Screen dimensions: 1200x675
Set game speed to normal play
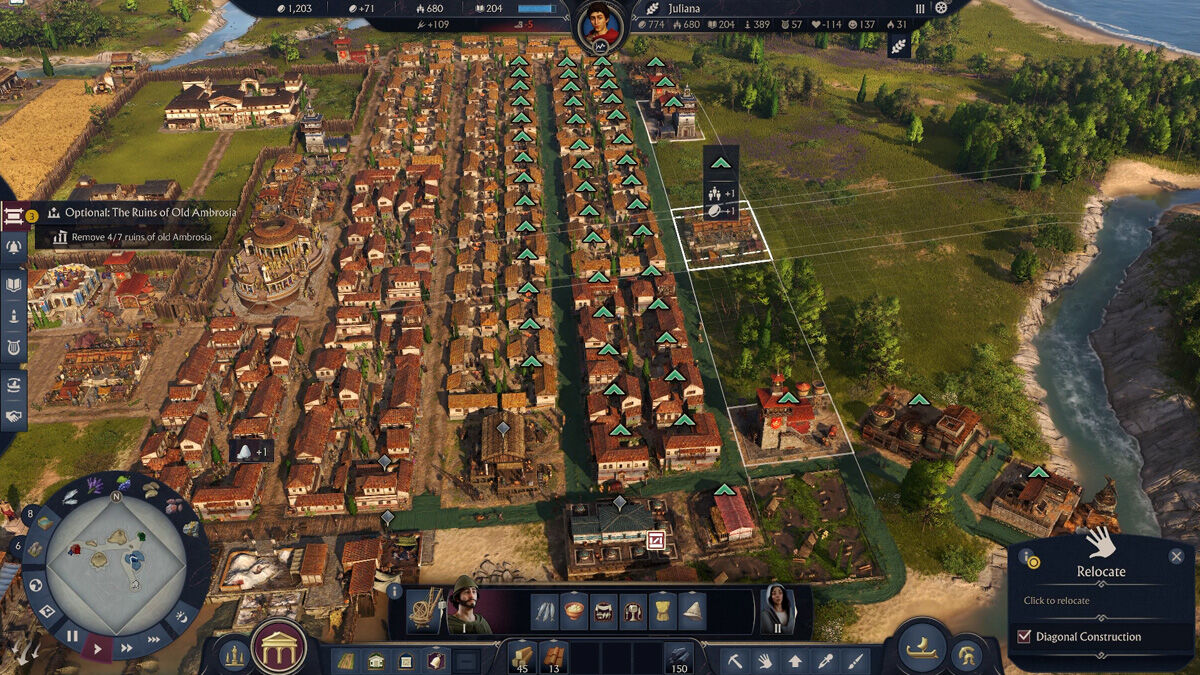97,648
